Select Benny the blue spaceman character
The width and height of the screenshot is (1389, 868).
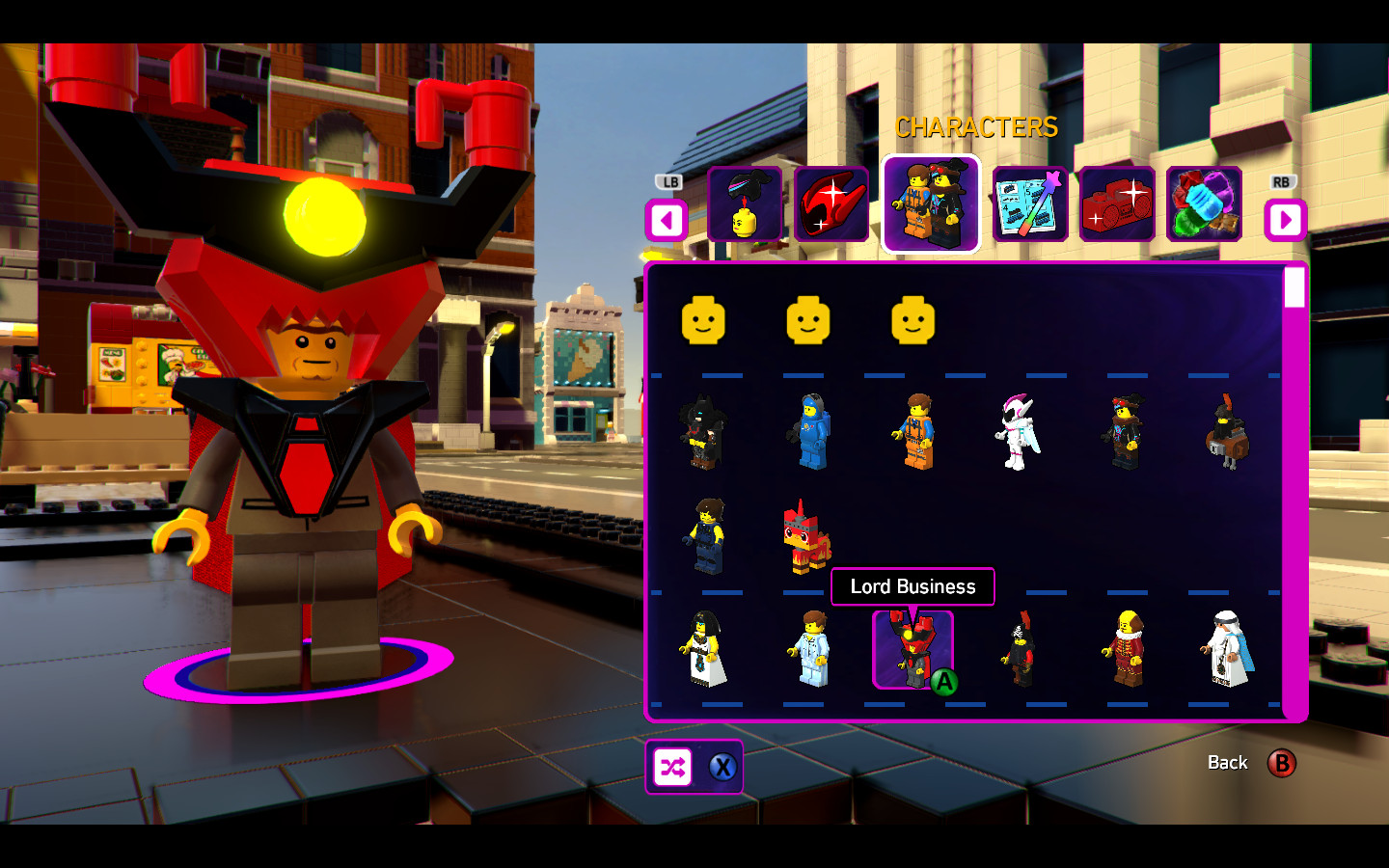tap(811, 429)
